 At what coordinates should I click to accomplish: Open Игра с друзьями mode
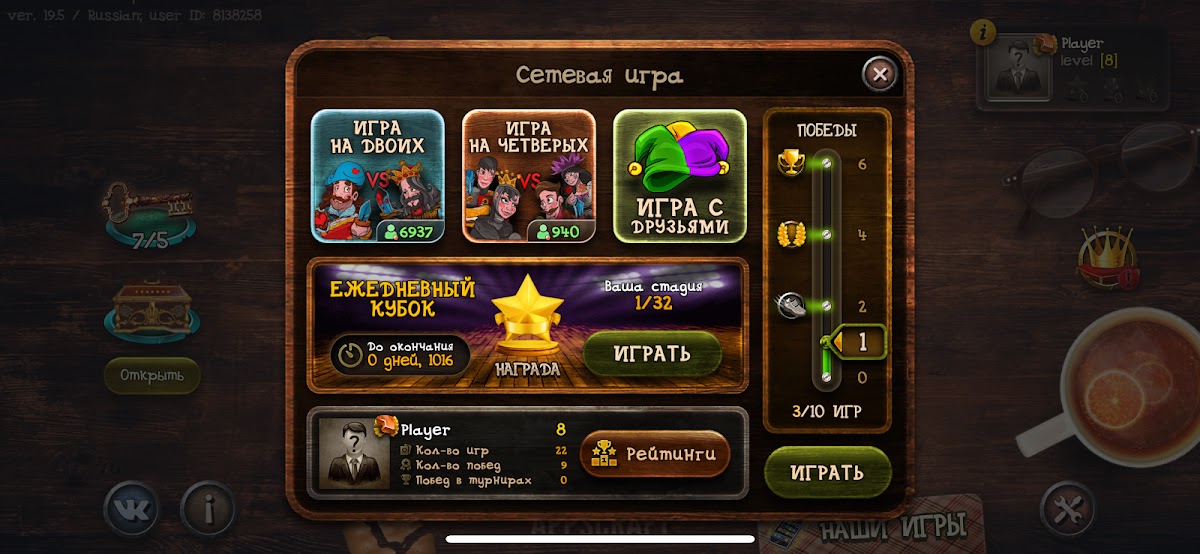(680, 175)
